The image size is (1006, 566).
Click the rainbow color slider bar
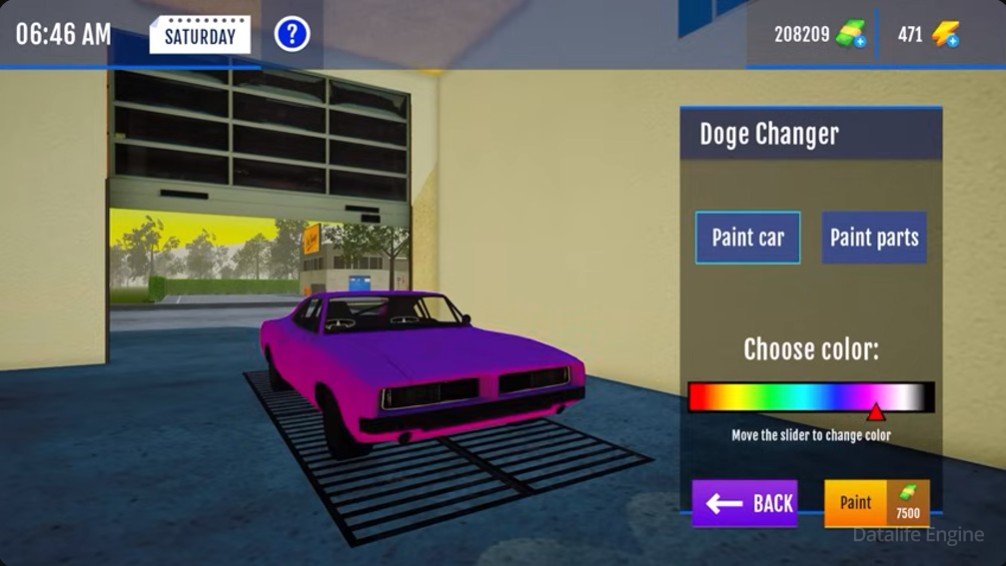(811, 397)
